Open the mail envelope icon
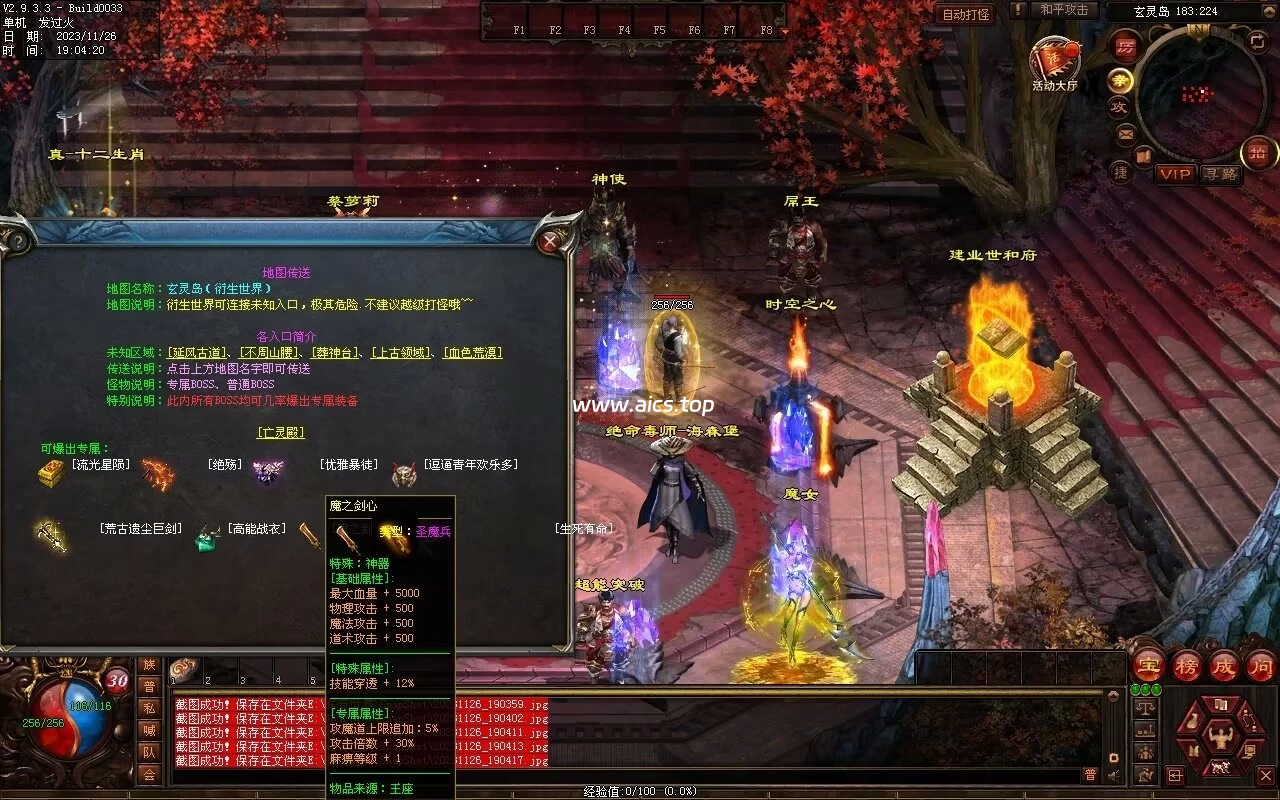 pyautogui.click(x=1126, y=133)
